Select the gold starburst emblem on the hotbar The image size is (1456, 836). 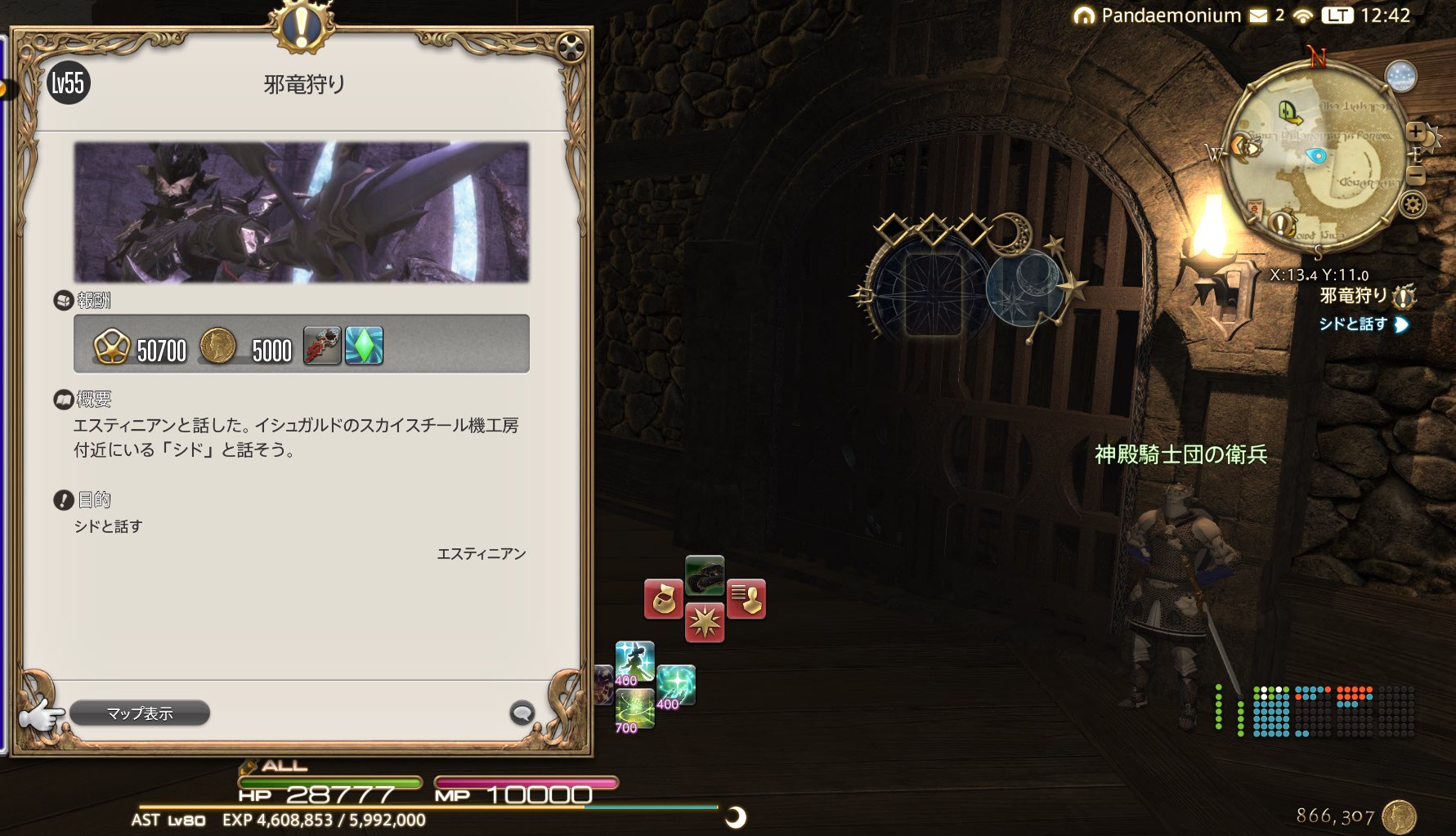point(706,624)
